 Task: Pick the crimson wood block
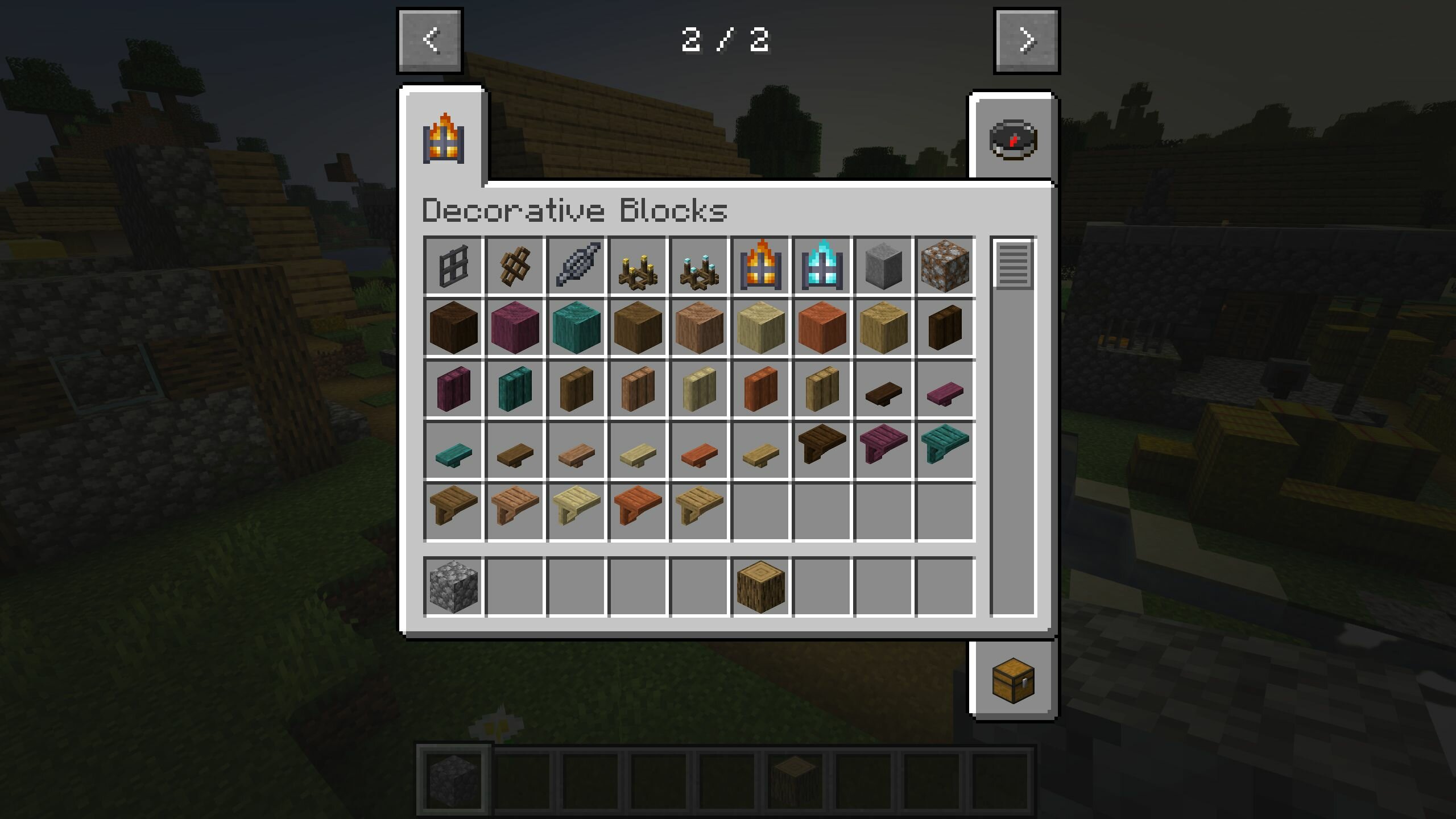(515, 327)
